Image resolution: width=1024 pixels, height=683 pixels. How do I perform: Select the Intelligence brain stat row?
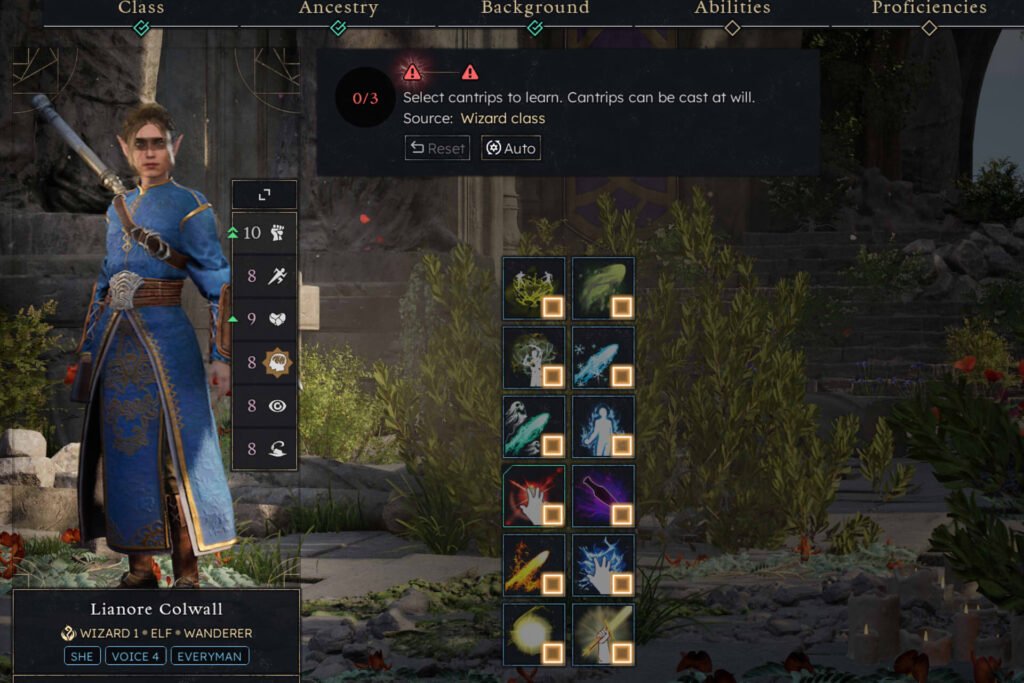(264, 364)
